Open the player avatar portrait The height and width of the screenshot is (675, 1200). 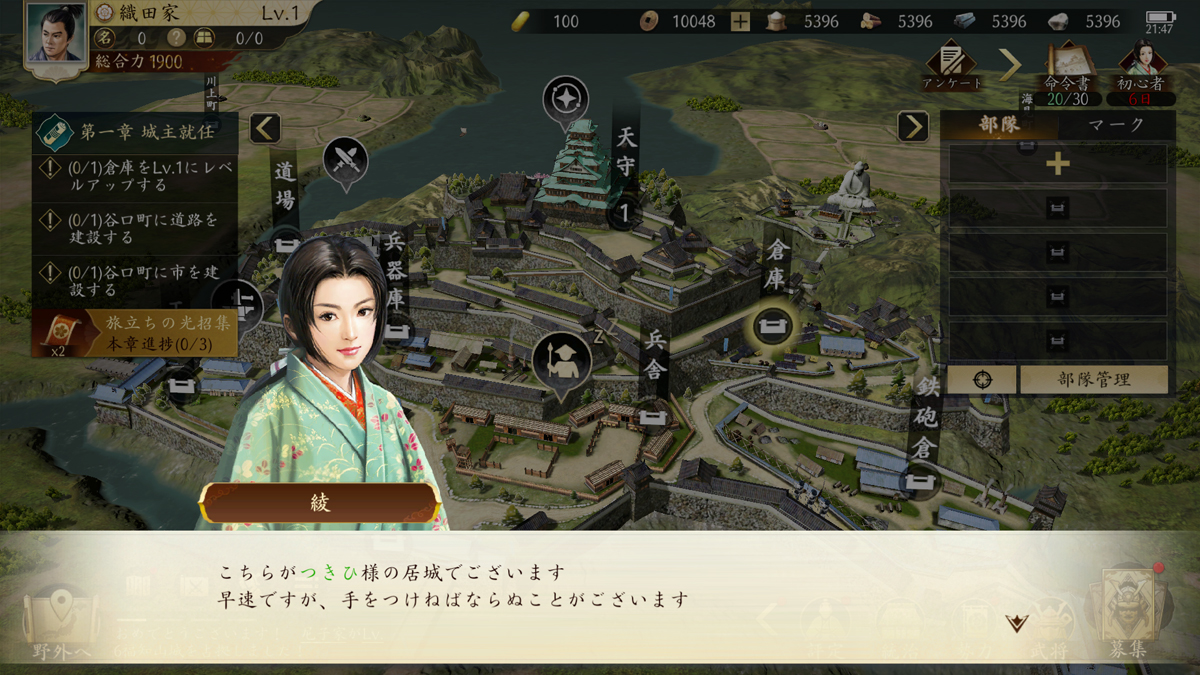(x=56, y=34)
